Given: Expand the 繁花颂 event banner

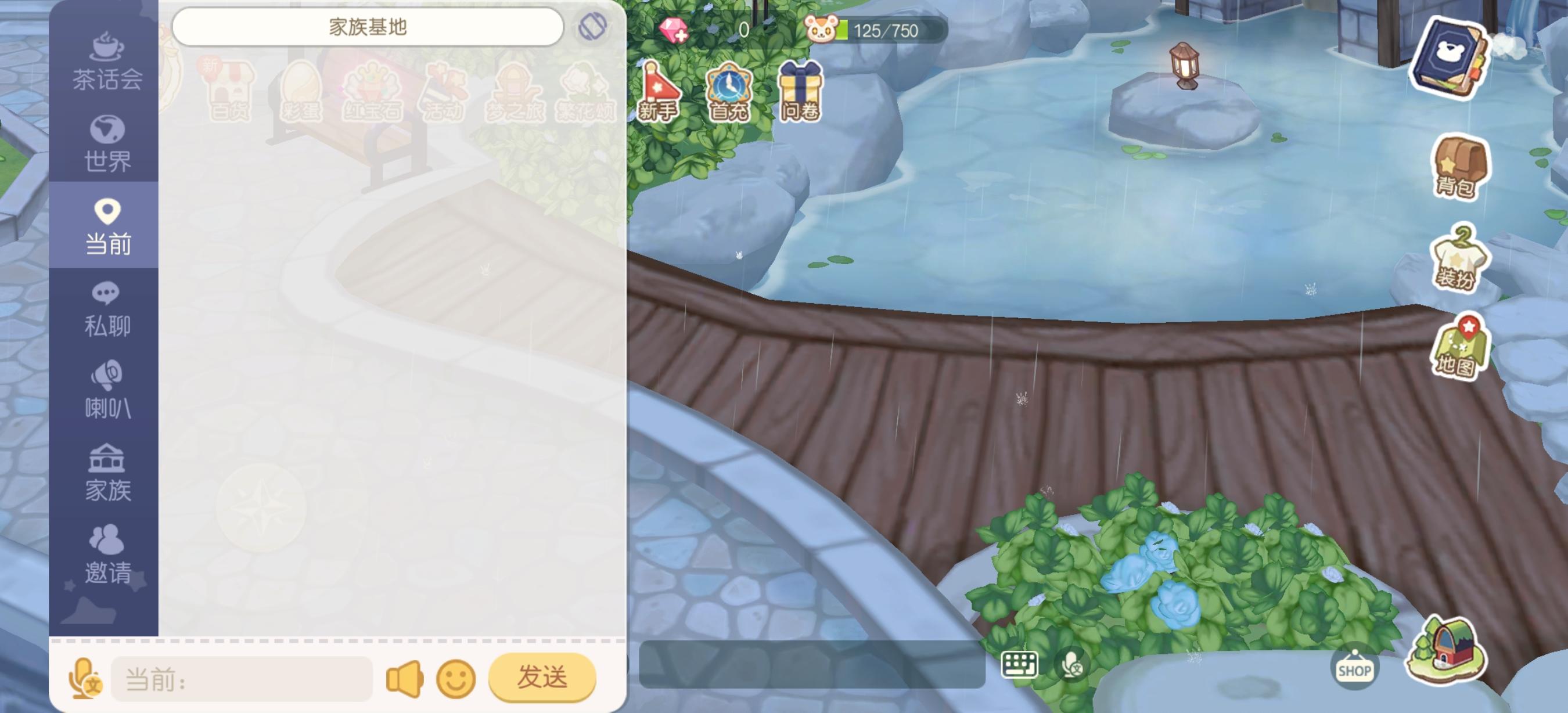Looking at the screenshot, I should [x=586, y=91].
